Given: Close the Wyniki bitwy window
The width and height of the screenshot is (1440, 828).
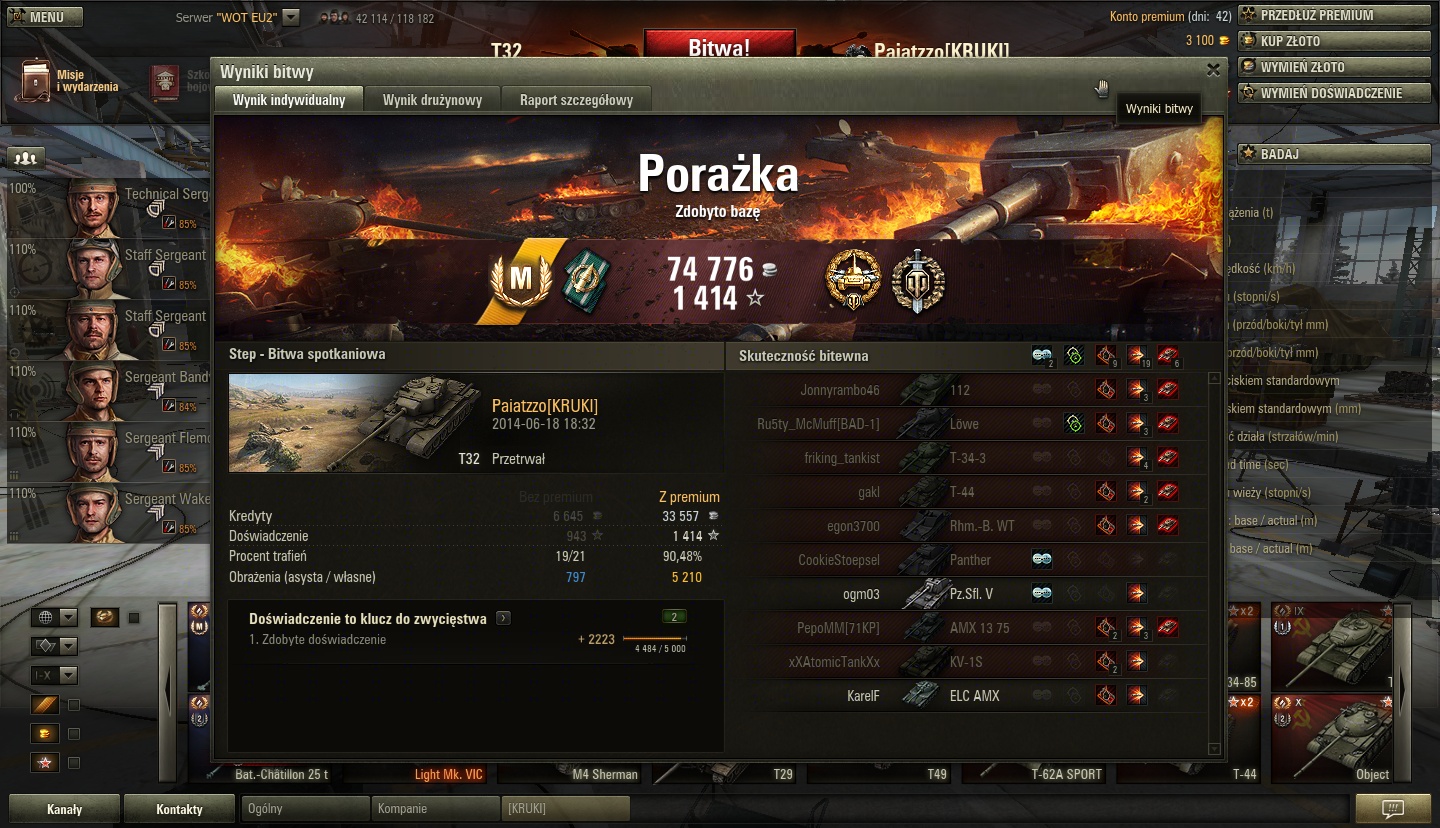Looking at the screenshot, I should (x=1213, y=70).
